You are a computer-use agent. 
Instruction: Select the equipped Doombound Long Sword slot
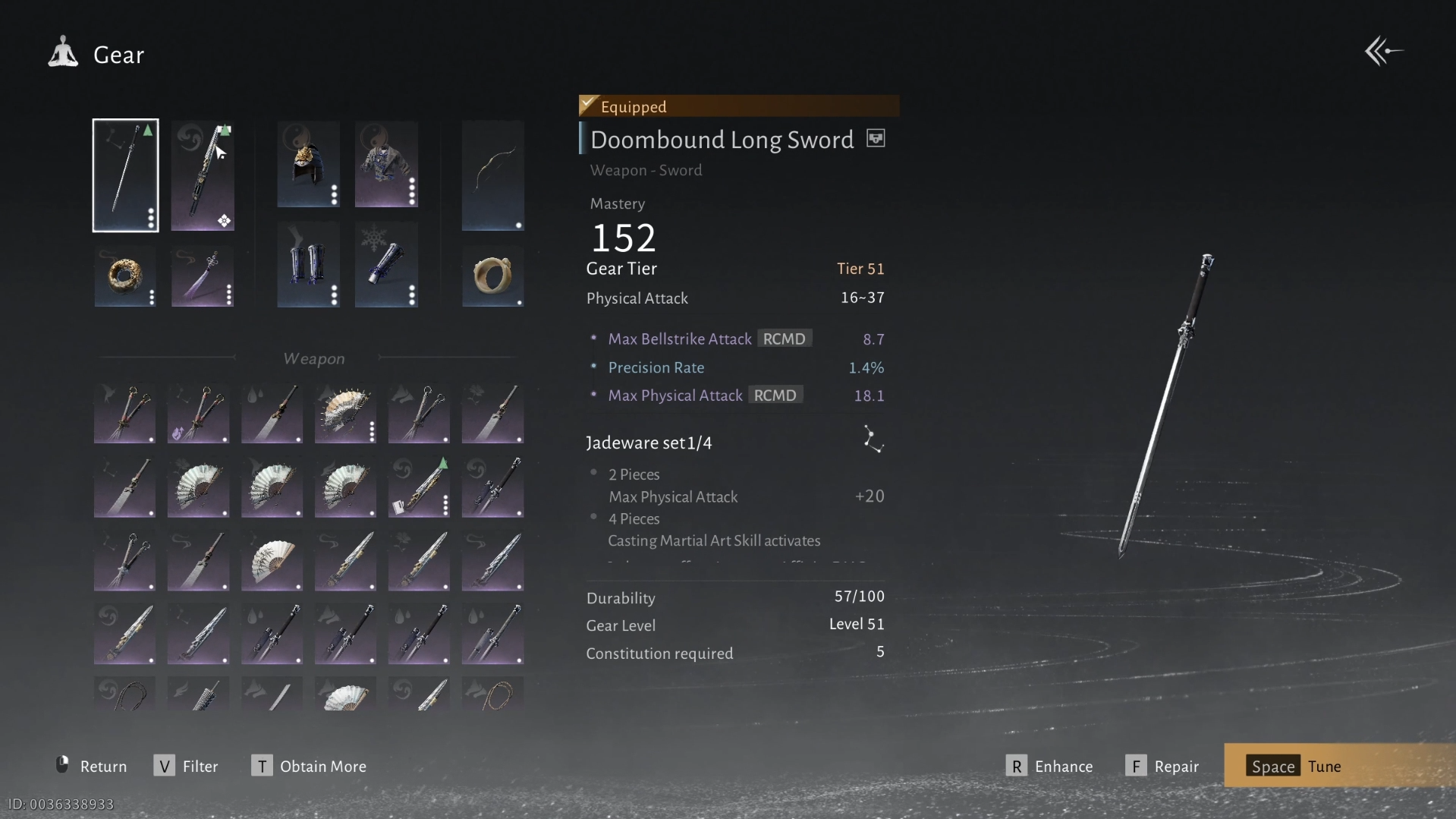[125, 175]
